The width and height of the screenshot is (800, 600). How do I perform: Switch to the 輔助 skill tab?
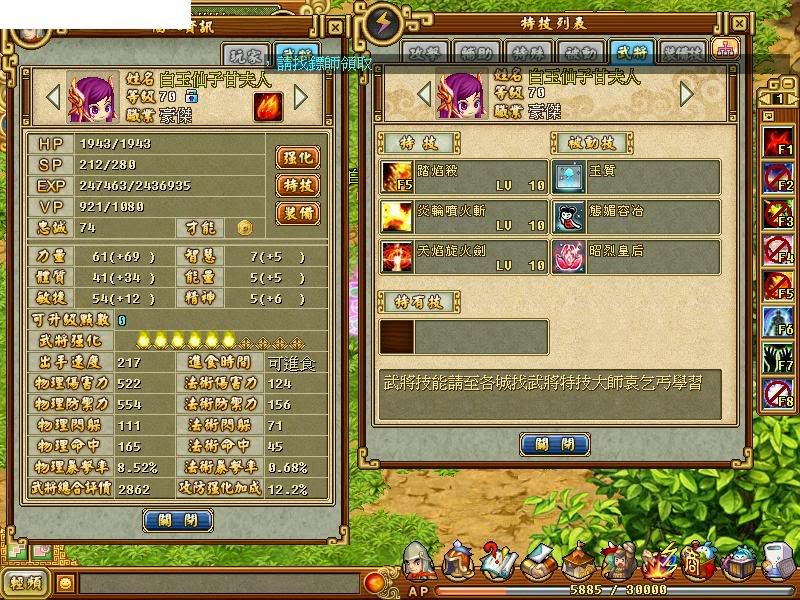(x=471, y=52)
